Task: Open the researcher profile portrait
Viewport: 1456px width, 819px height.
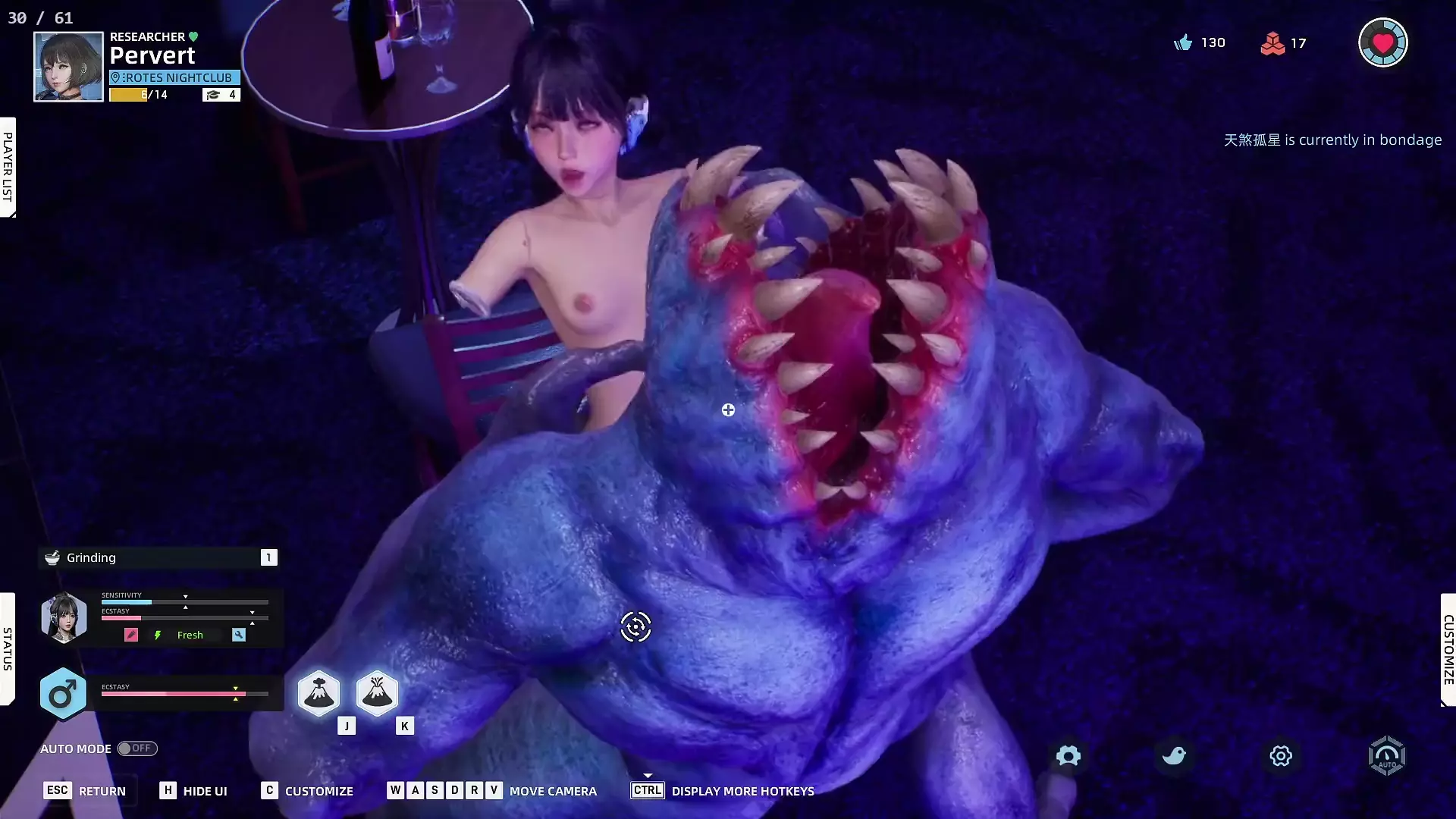Action: [x=68, y=67]
